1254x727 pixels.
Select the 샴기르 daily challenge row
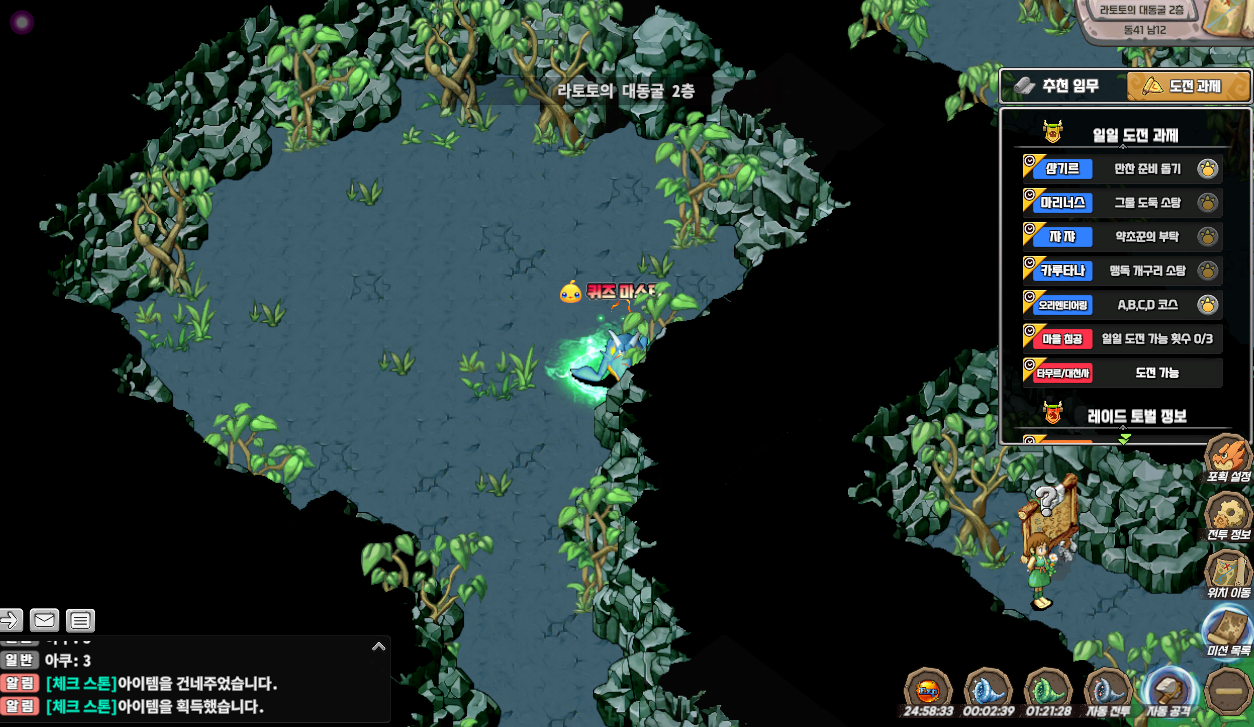tap(1121, 169)
